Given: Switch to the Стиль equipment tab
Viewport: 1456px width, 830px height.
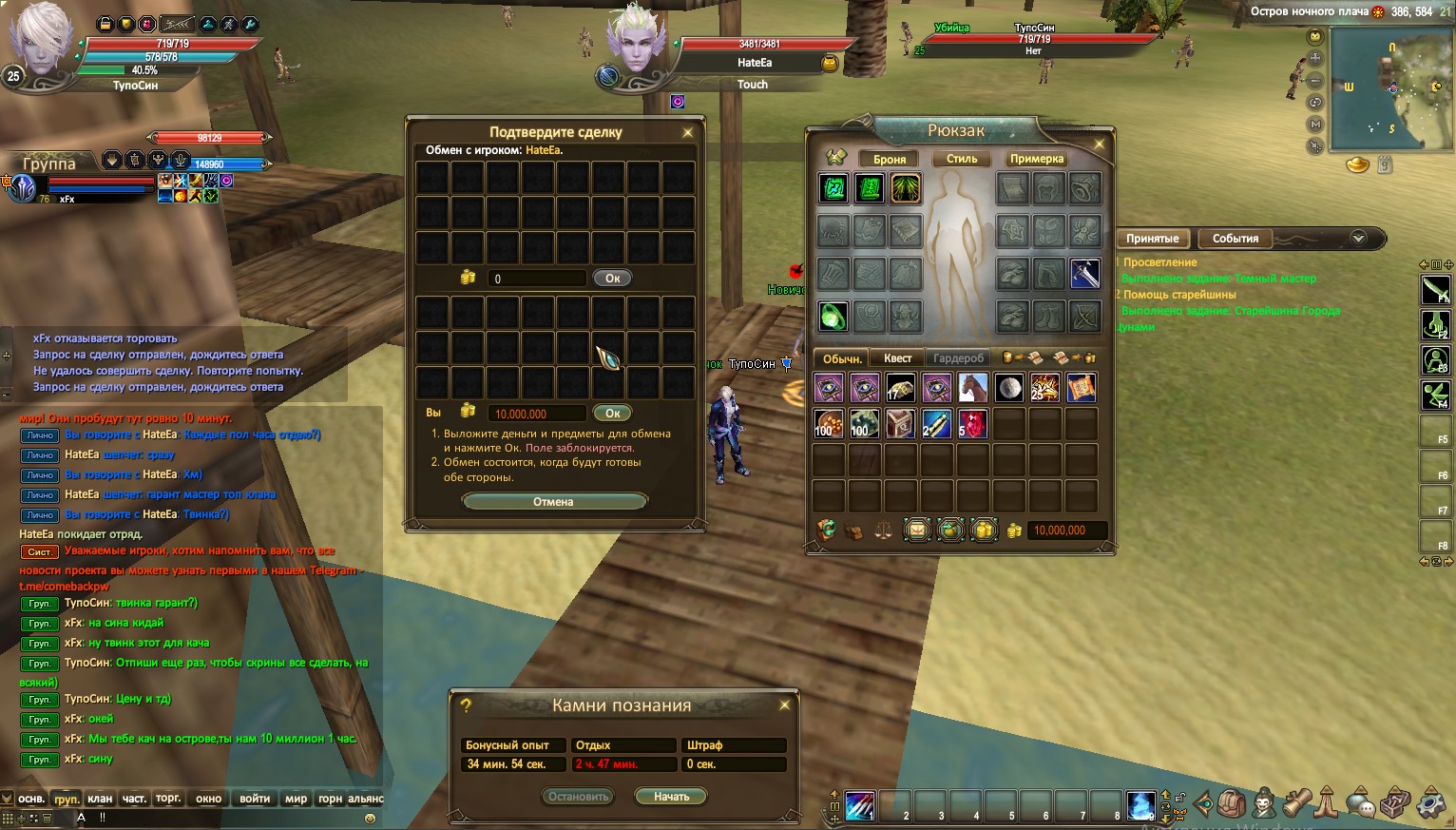Looking at the screenshot, I should coord(961,159).
